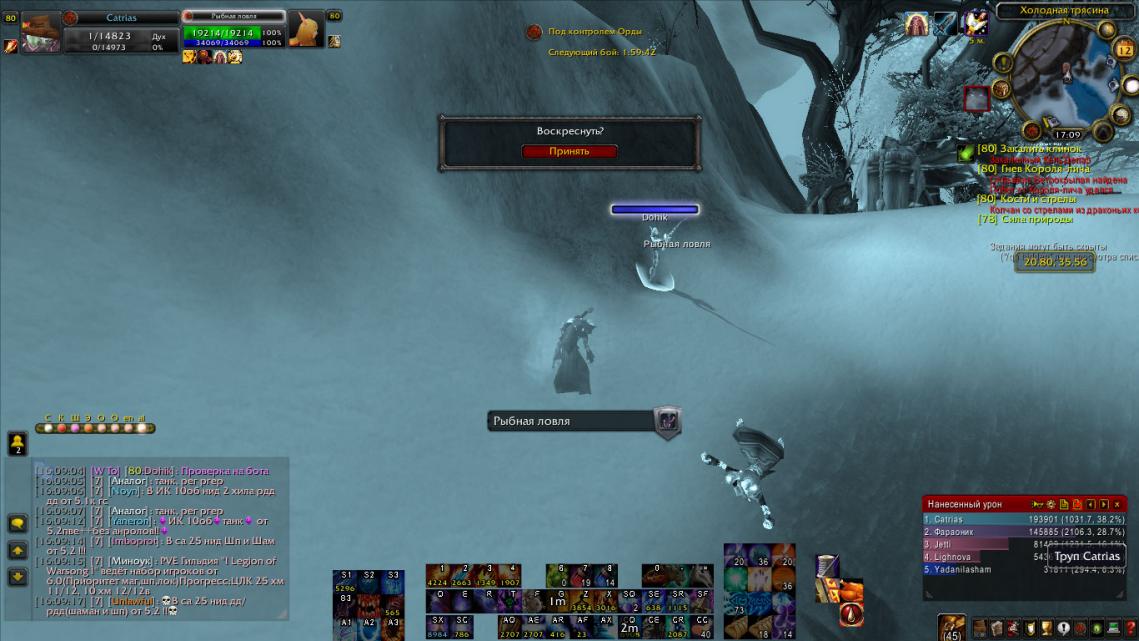The image size is (1139, 641).
Task: Click the chicken buff icon with 5 м.
Action: [x=974, y=23]
